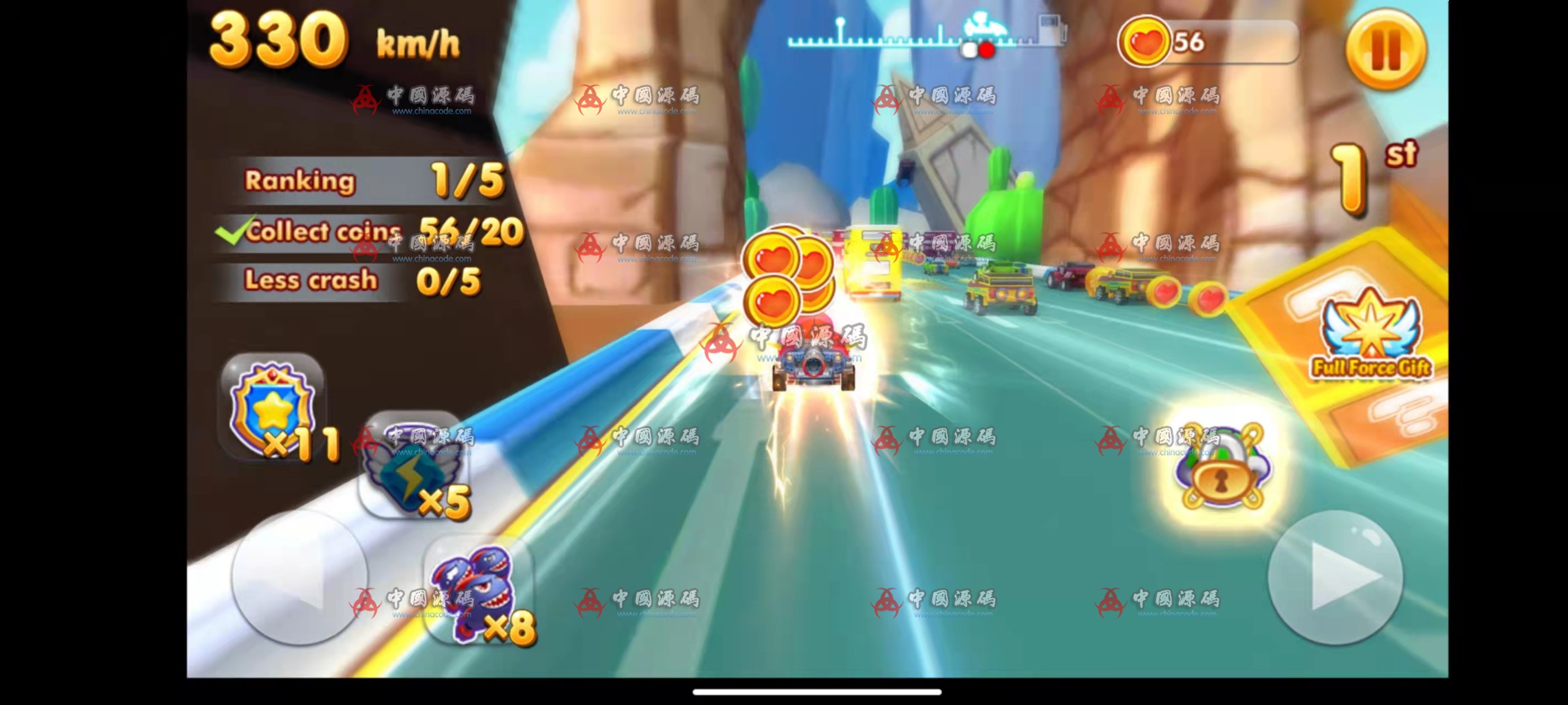Pause the race with the orange button
Viewport: 1568px width, 705px height.
point(1386,49)
